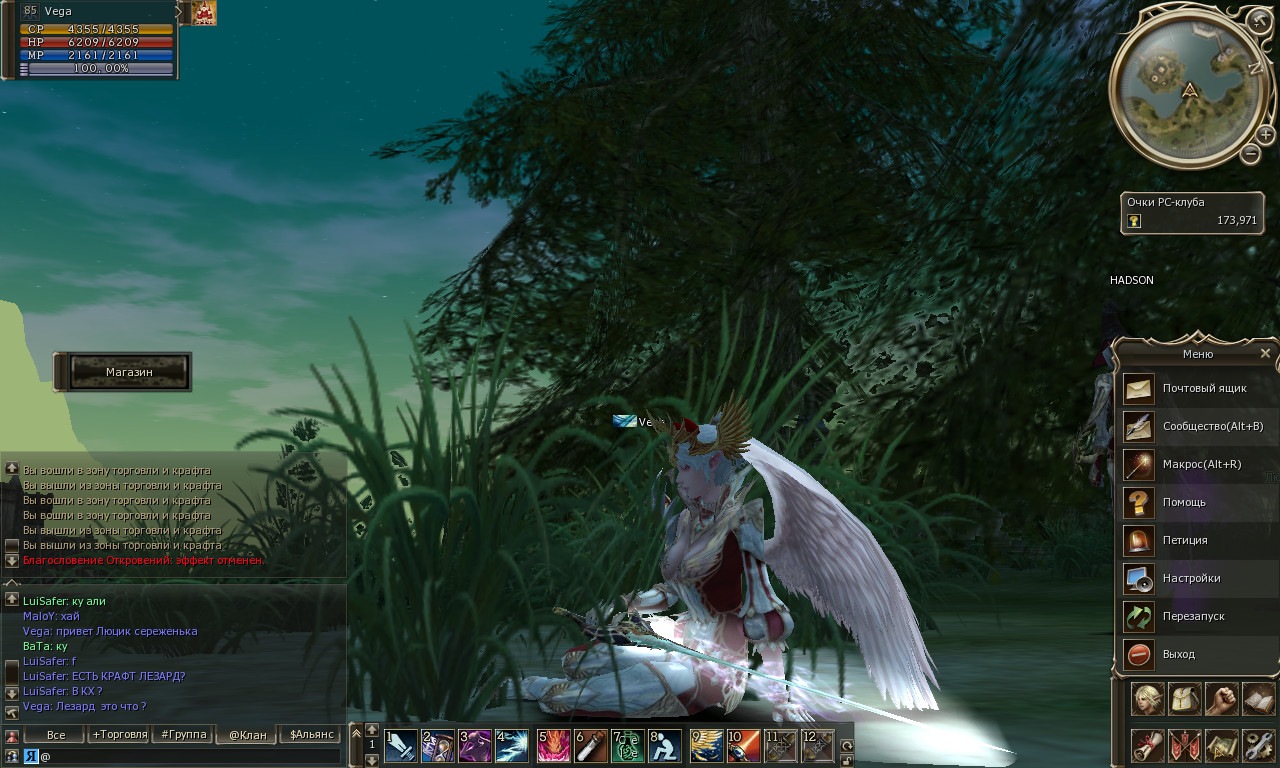
Task: Switch chat to the Все tab
Action: 56,735
